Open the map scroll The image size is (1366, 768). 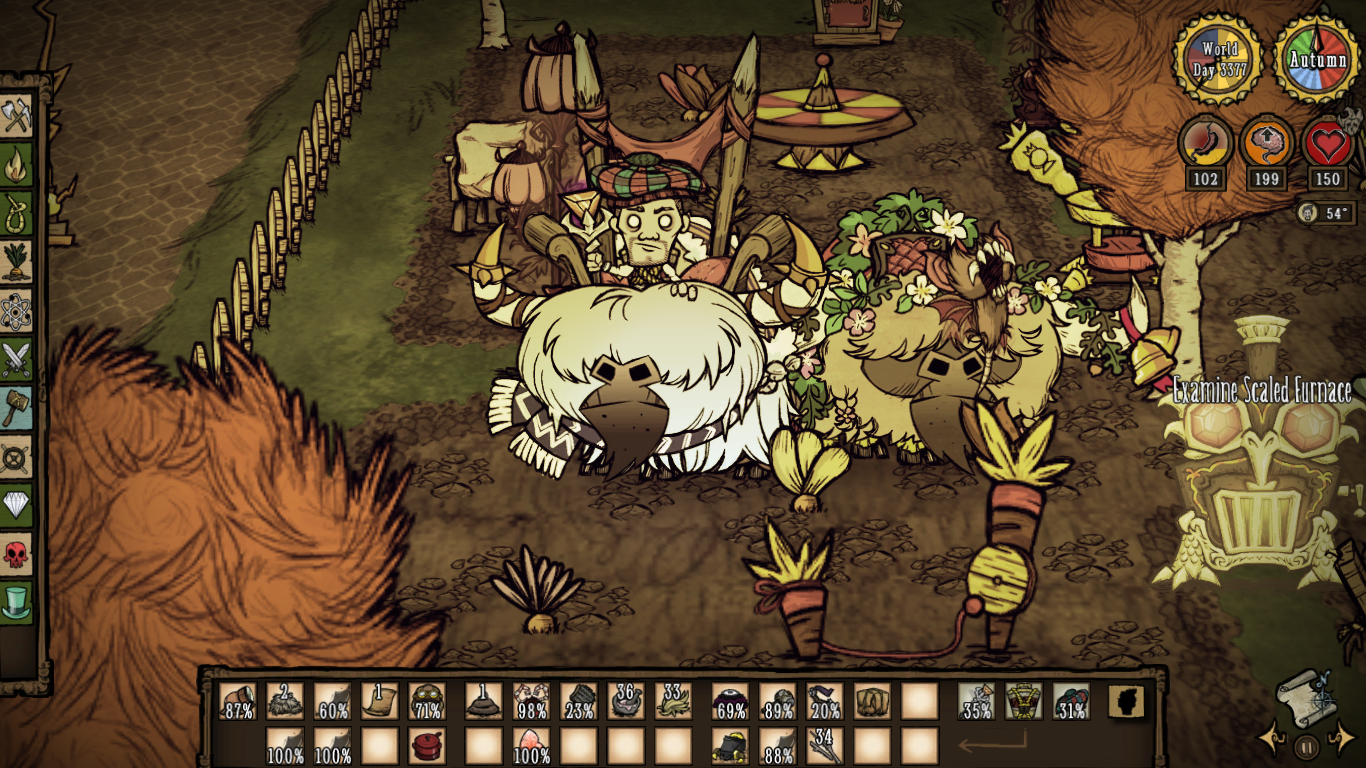pyautogui.click(x=1305, y=697)
